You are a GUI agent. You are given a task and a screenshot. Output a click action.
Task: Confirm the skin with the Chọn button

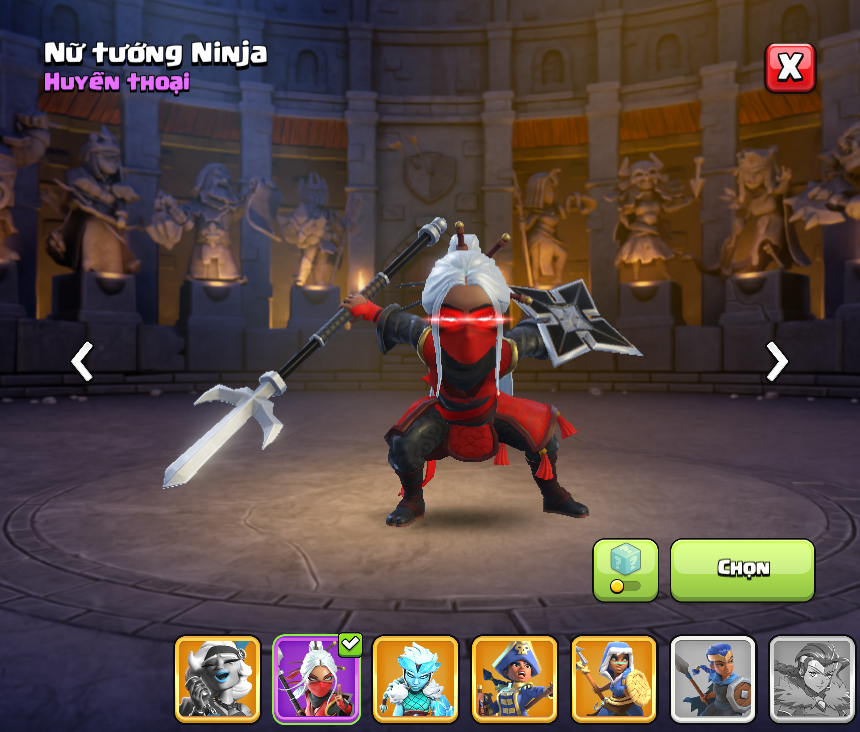[742, 569]
